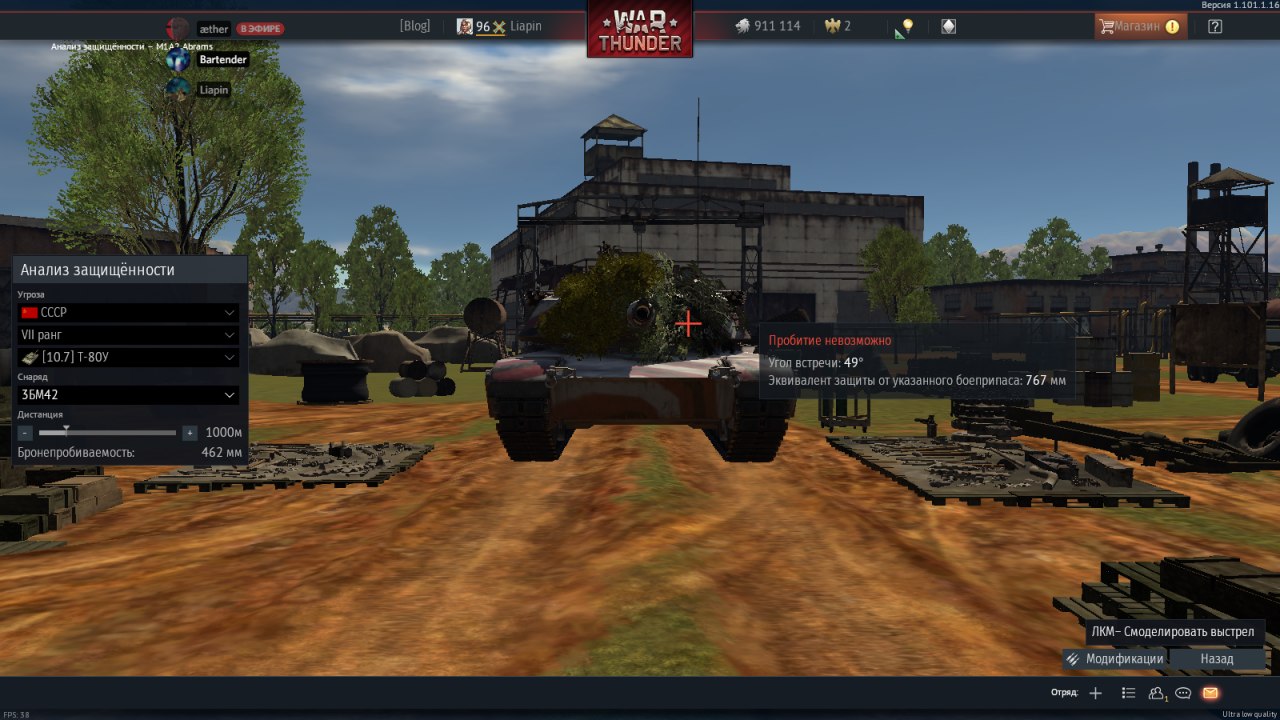Image resolution: width=1280 pixels, height=720 pixels.
Task: Decrease distance with the minus button
Action: (x=25, y=433)
